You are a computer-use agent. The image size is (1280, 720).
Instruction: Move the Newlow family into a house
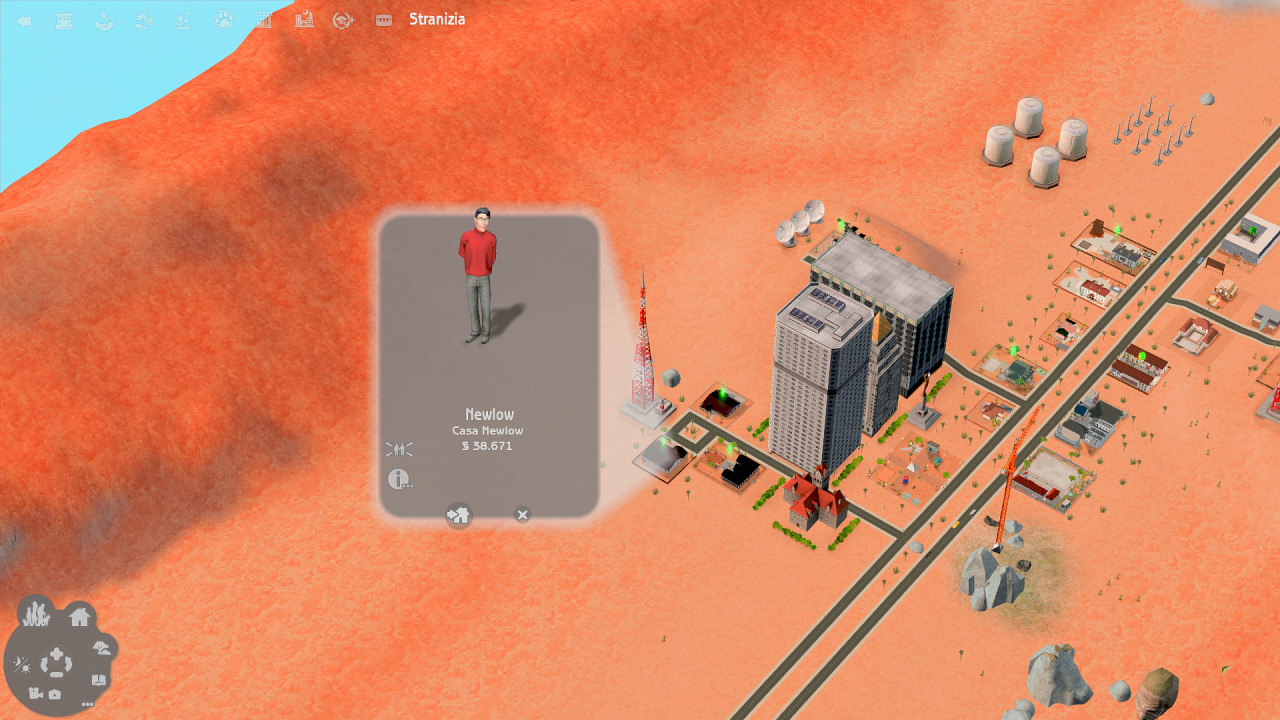pos(459,515)
